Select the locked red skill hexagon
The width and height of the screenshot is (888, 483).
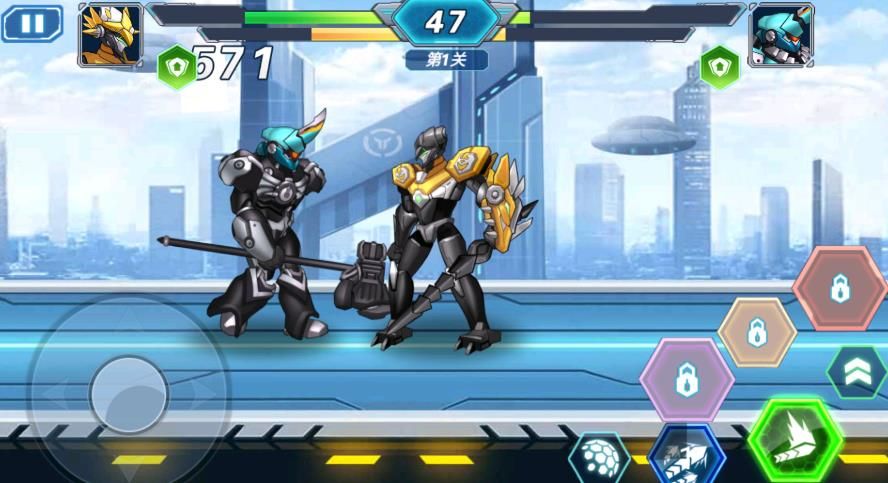pyautogui.click(x=840, y=289)
